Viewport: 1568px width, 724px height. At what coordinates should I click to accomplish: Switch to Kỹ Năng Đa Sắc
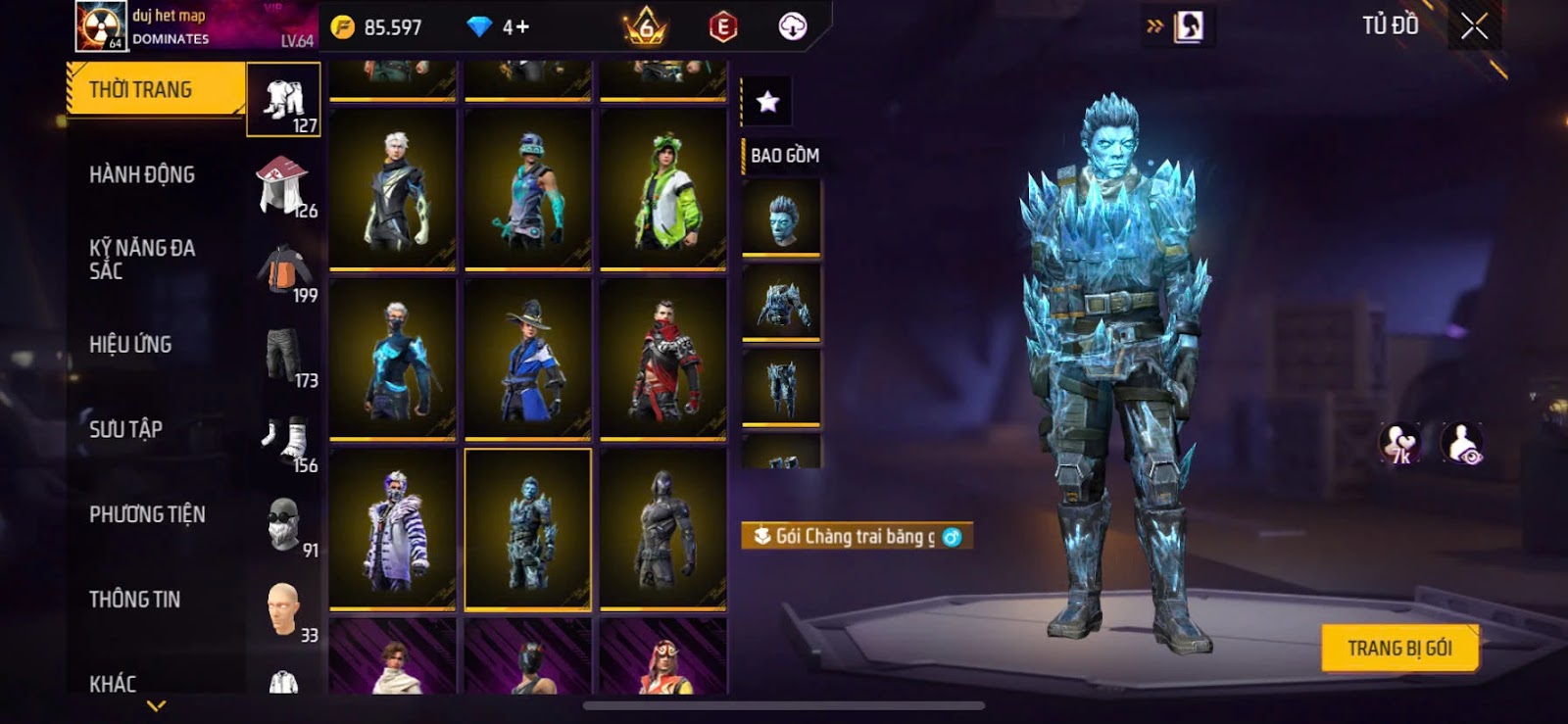142,260
